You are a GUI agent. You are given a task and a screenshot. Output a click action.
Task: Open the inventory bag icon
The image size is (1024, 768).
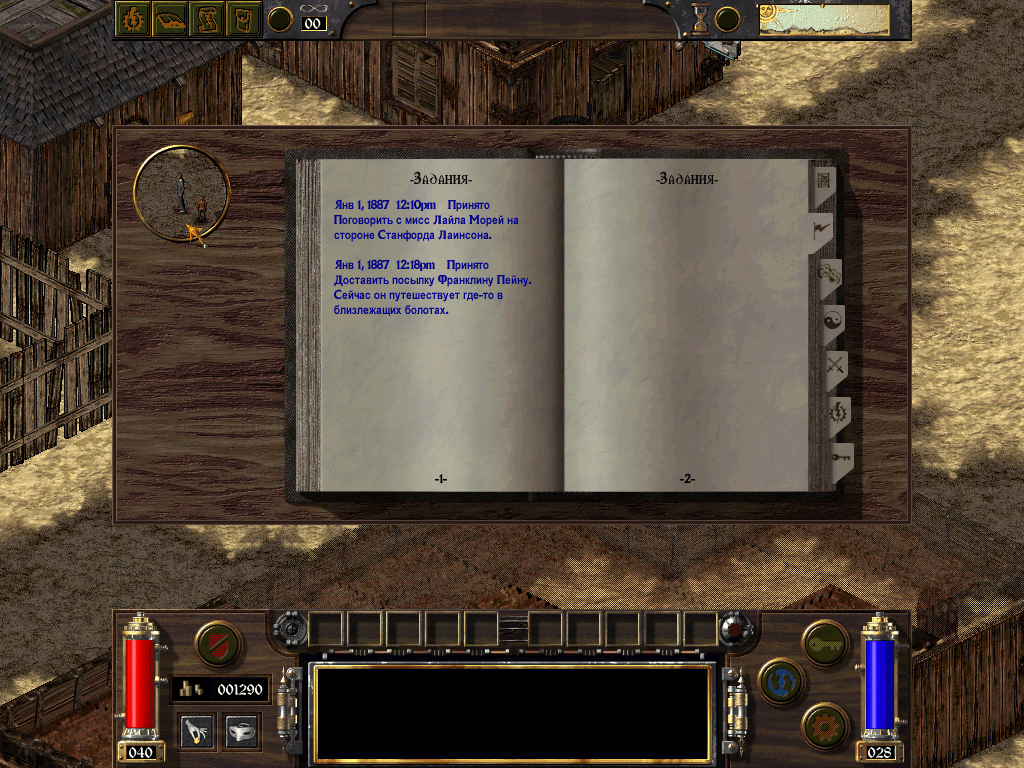coord(243,19)
